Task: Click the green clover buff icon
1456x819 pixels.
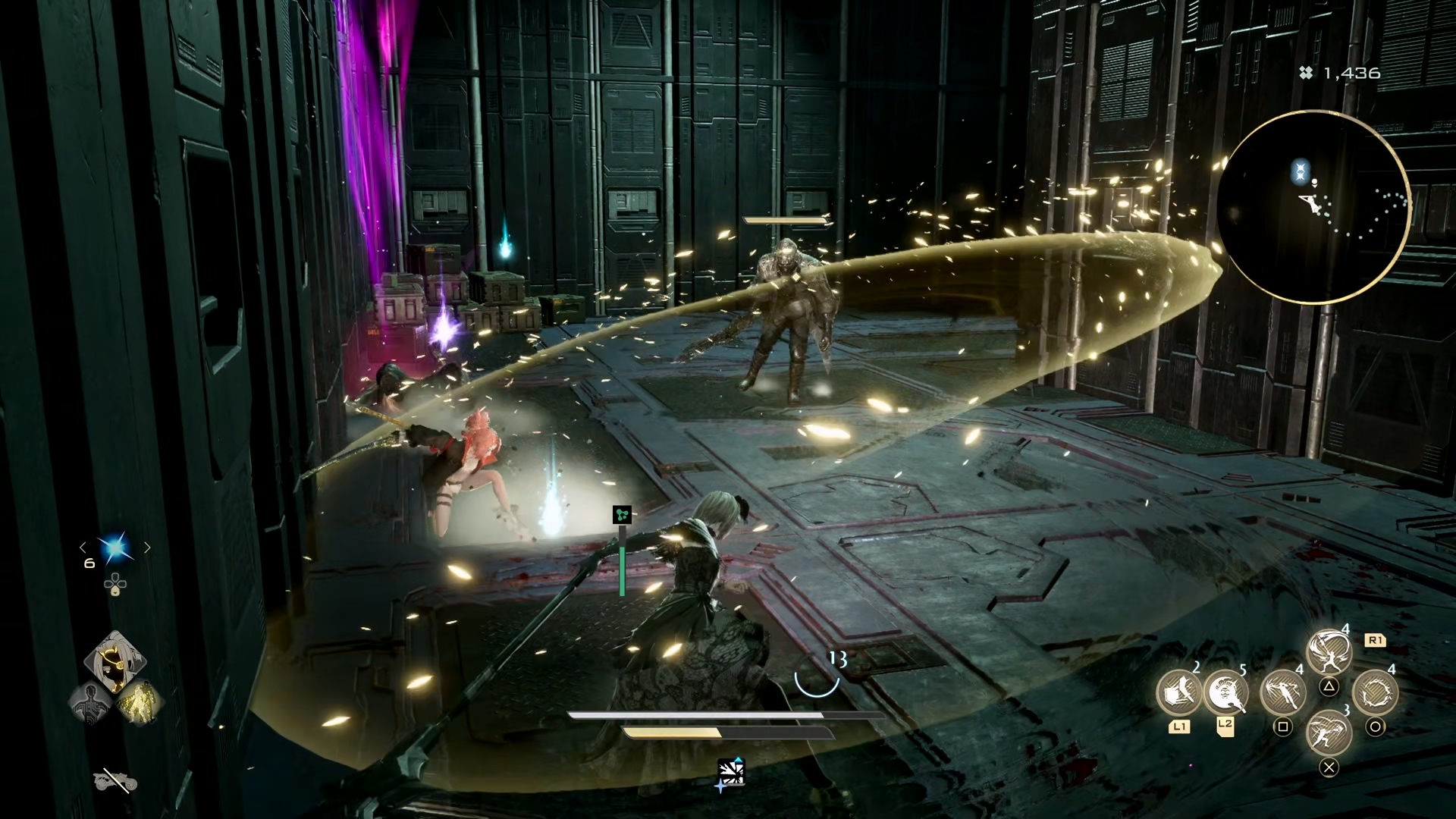Action: 622,516
